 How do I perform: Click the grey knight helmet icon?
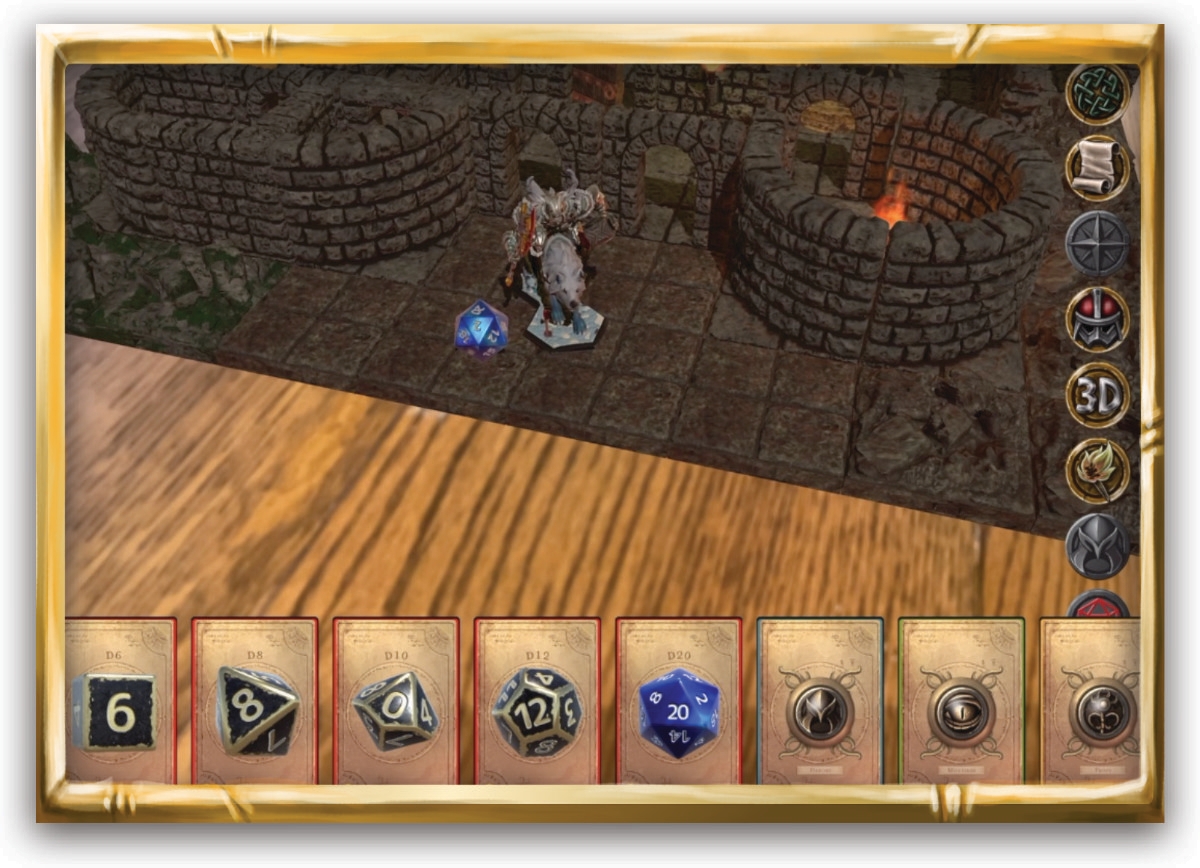1097,546
